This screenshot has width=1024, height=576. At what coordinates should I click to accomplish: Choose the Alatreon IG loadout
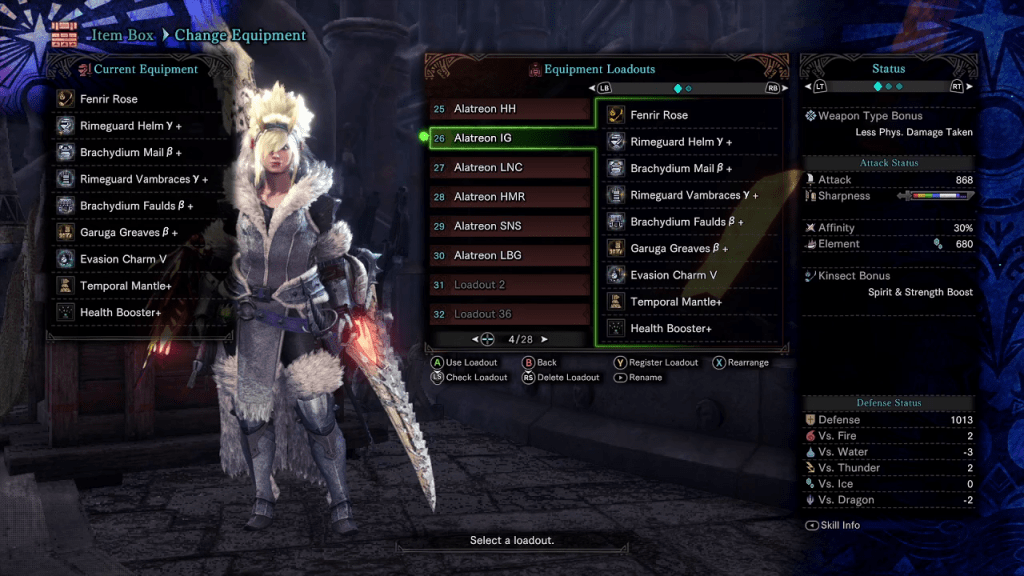click(x=510, y=138)
